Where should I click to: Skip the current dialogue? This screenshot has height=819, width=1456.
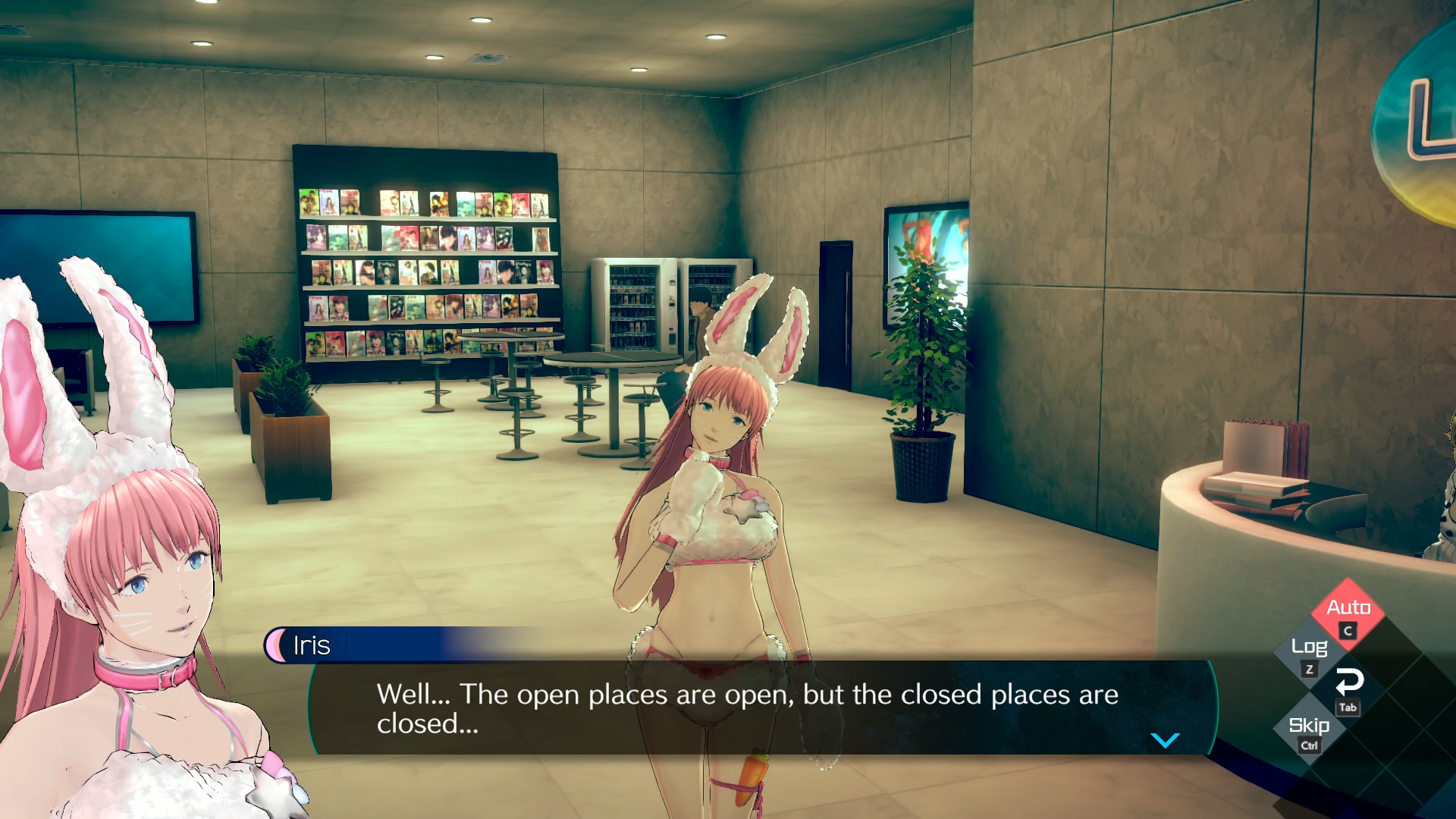[x=1309, y=726]
